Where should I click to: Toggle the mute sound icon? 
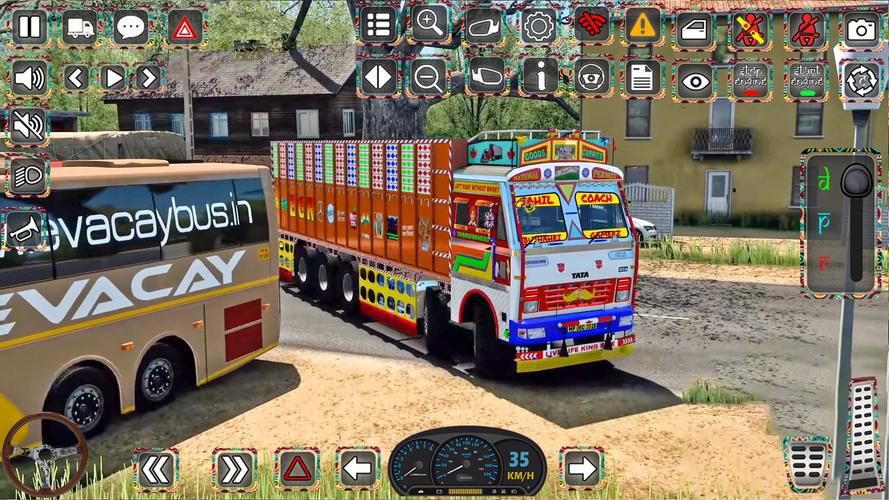coord(29,127)
